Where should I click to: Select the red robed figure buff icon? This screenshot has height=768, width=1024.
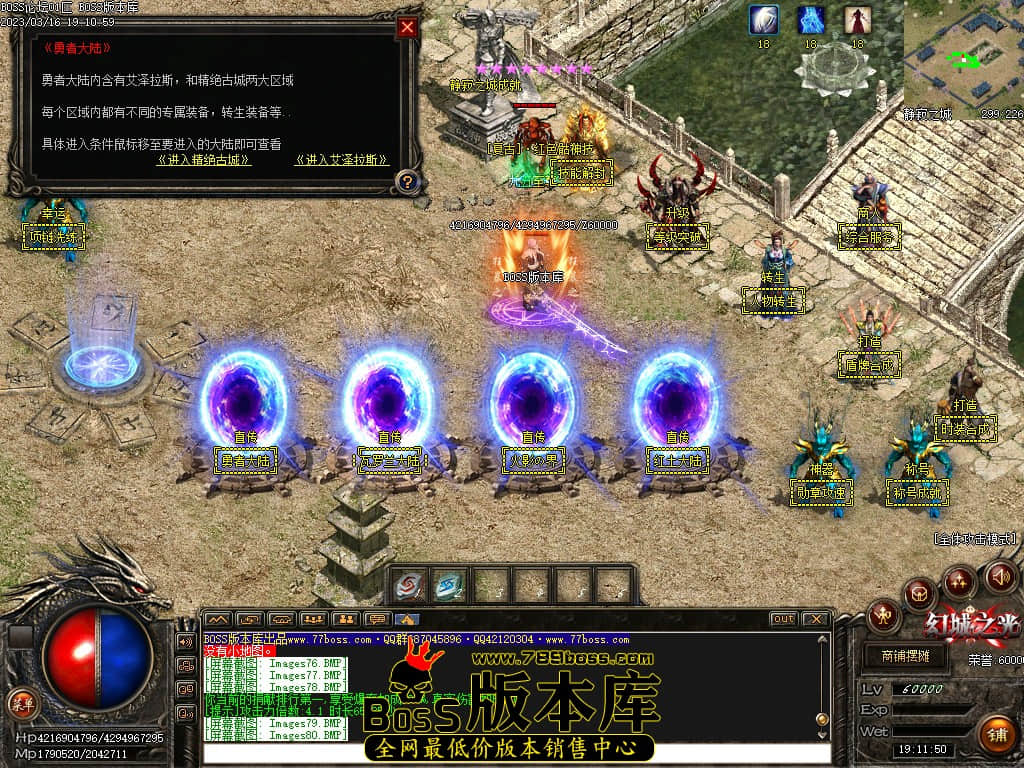pyautogui.click(x=857, y=20)
